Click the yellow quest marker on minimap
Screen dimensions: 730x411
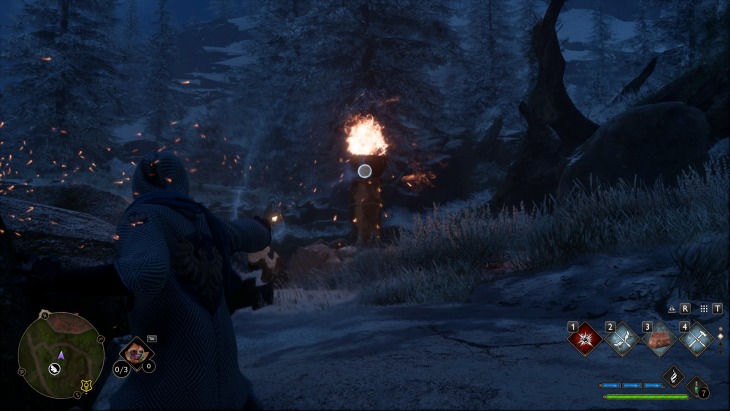(x=85, y=386)
